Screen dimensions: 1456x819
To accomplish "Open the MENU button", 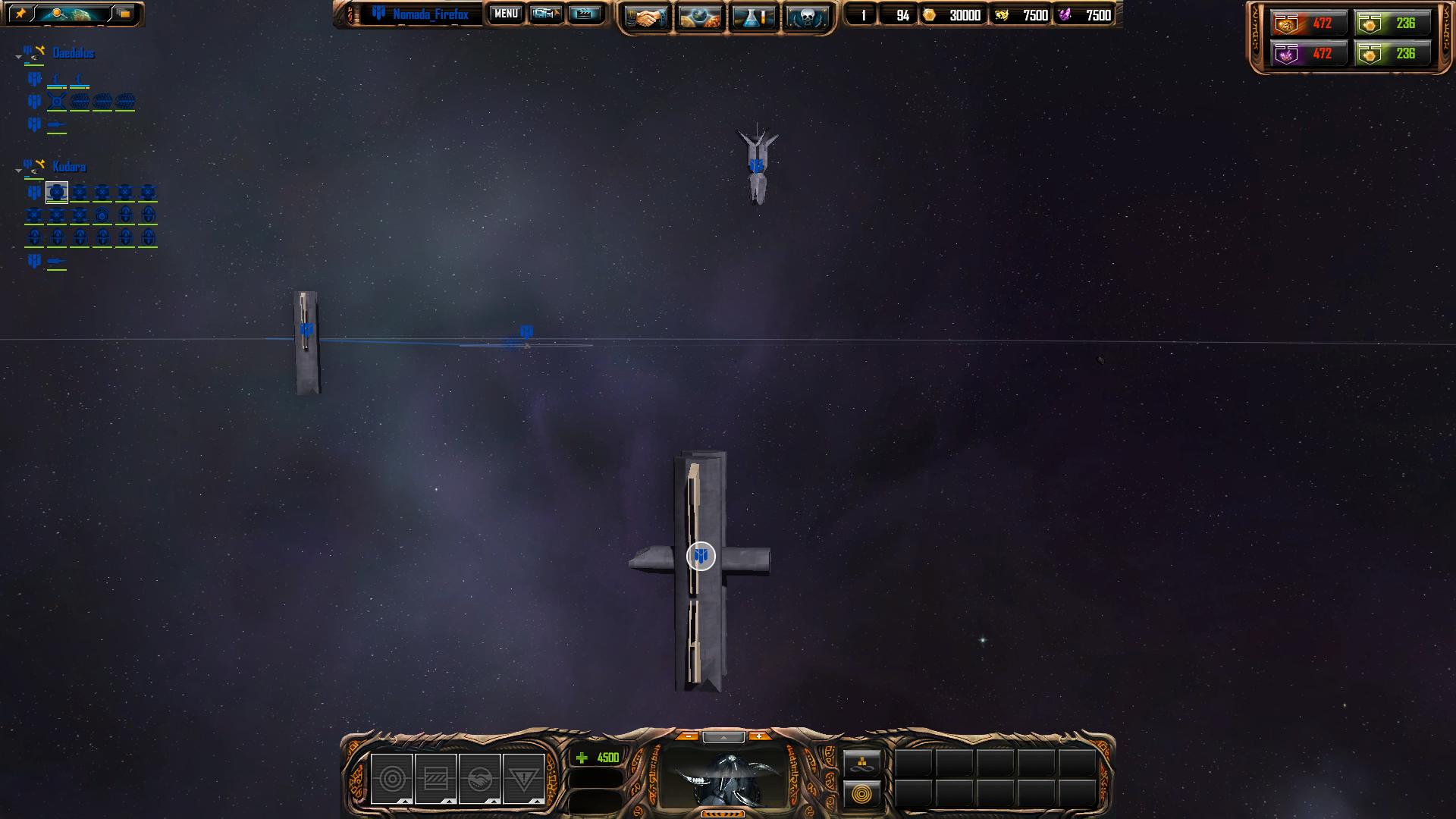I will point(506,14).
